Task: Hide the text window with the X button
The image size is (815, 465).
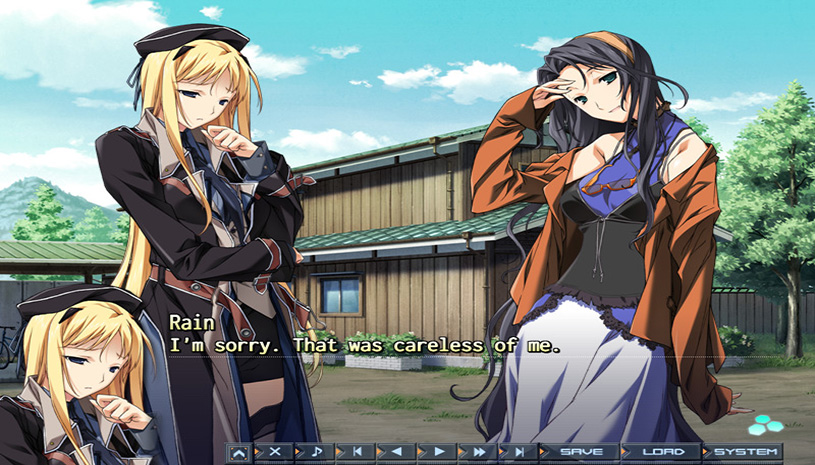Action: click(275, 453)
